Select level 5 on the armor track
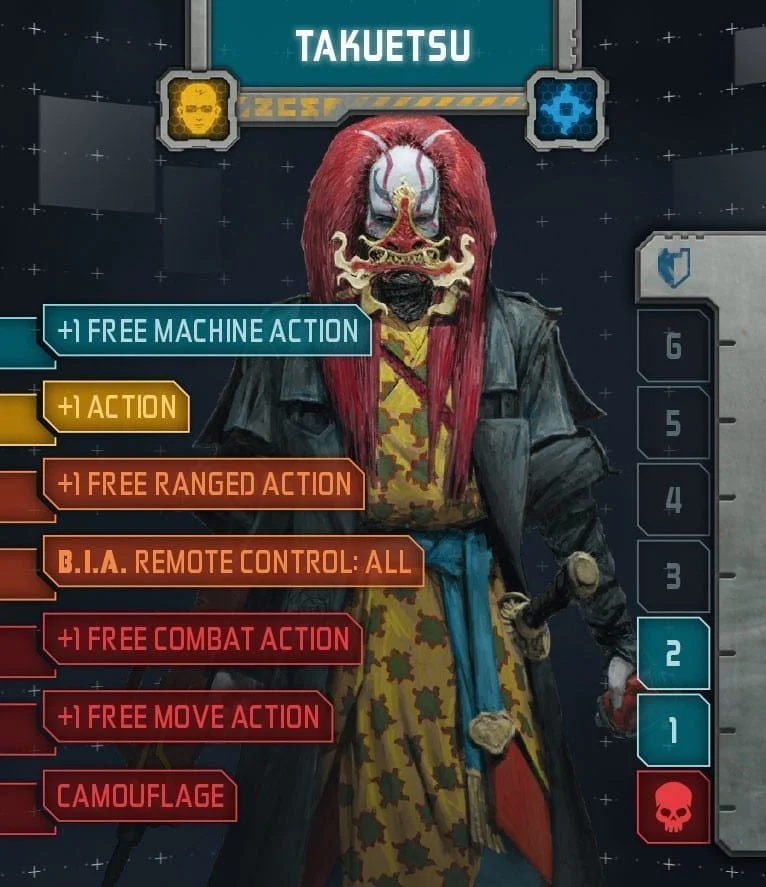Viewport: 766px width, 887px height. point(673,423)
